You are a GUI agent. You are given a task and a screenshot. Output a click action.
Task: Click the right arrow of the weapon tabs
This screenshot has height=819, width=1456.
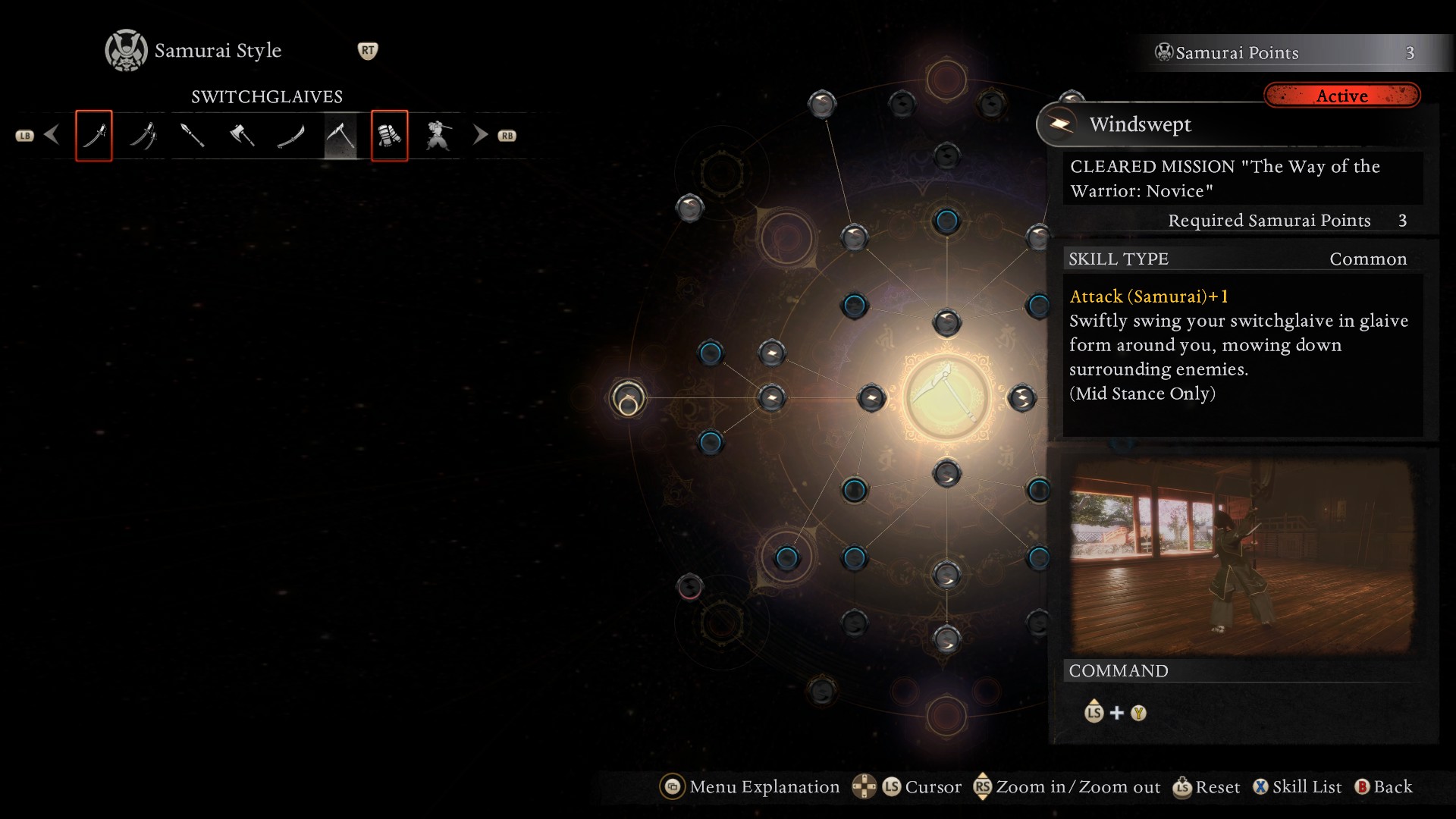(x=480, y=135)
